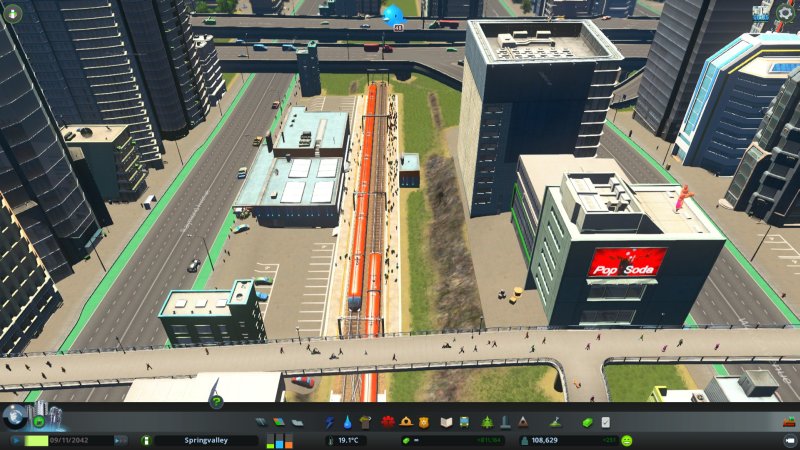Open the garbage services menu
Viewport: 800px width, 450px height.
[x=363, y=422]
